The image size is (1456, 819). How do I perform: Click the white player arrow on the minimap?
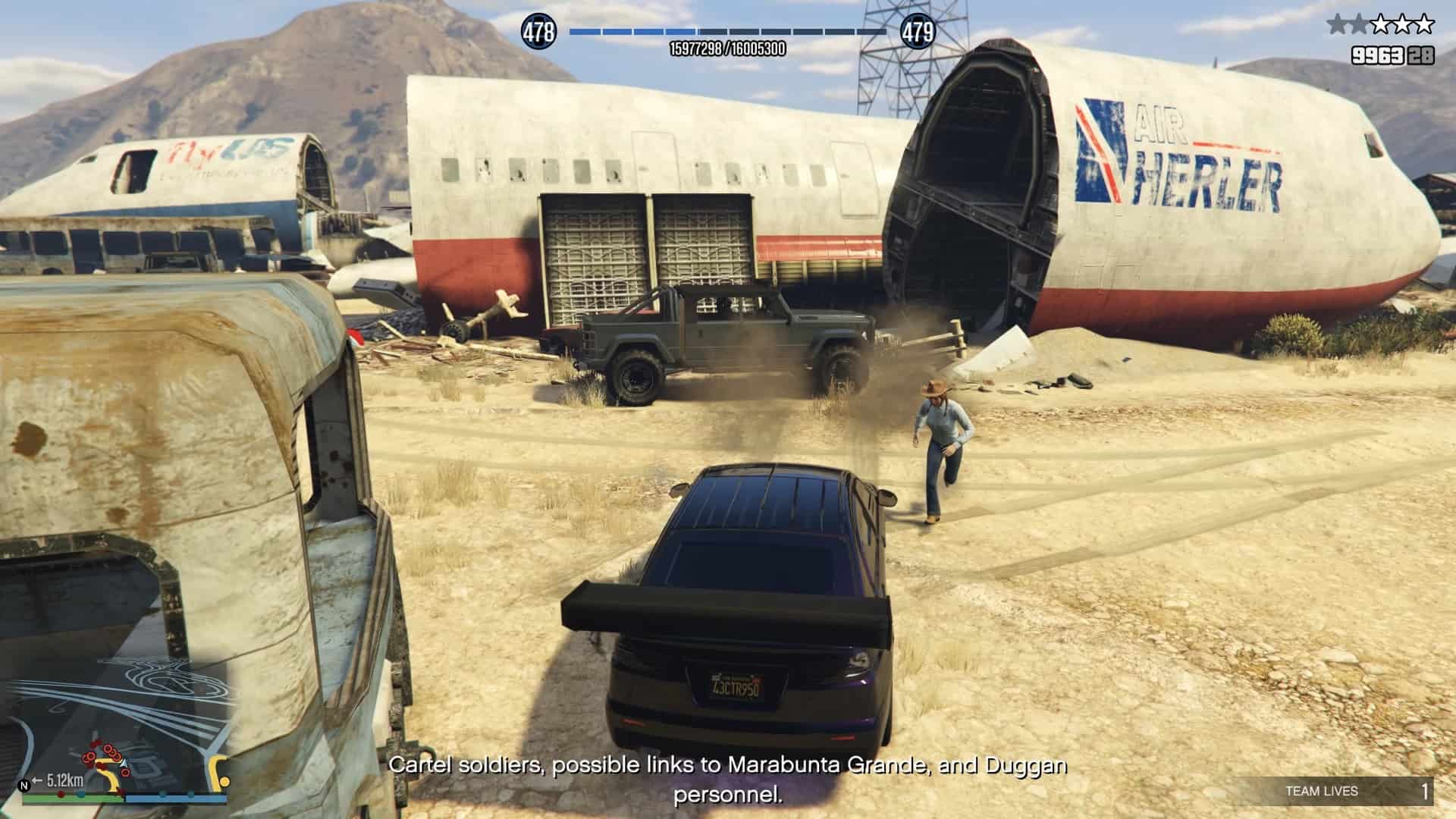coord(124,763)
